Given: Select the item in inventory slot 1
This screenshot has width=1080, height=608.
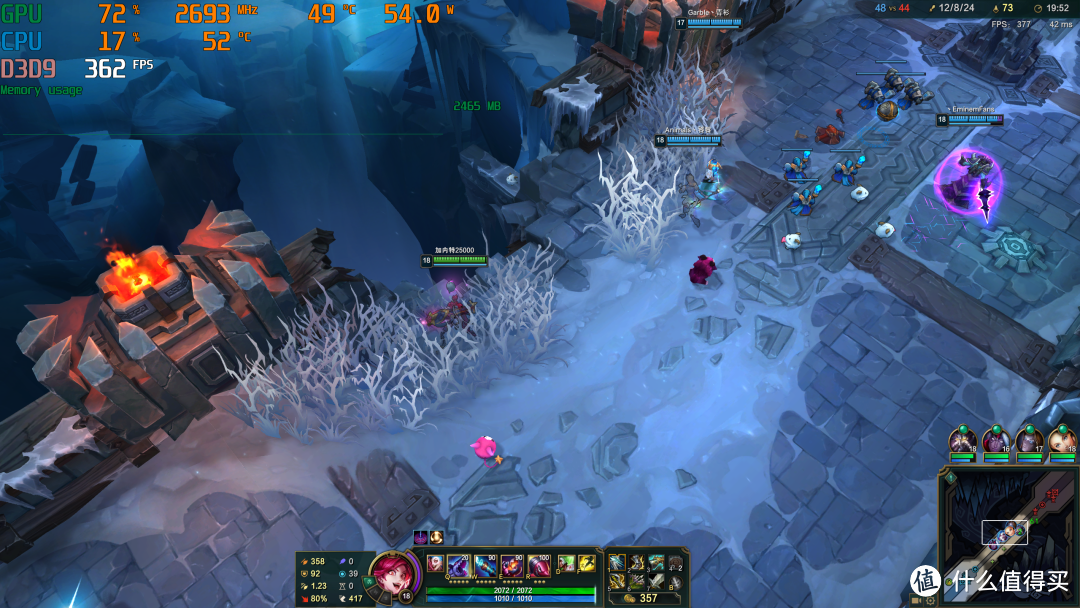Looking at the screenshot, I should click(617, 563).
